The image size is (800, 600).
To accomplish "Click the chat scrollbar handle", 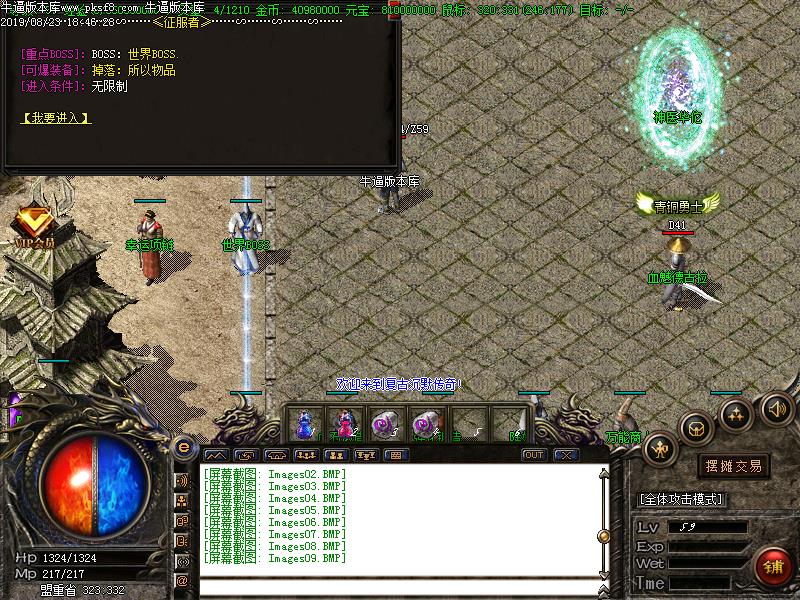I will click(x=603, y=533).
